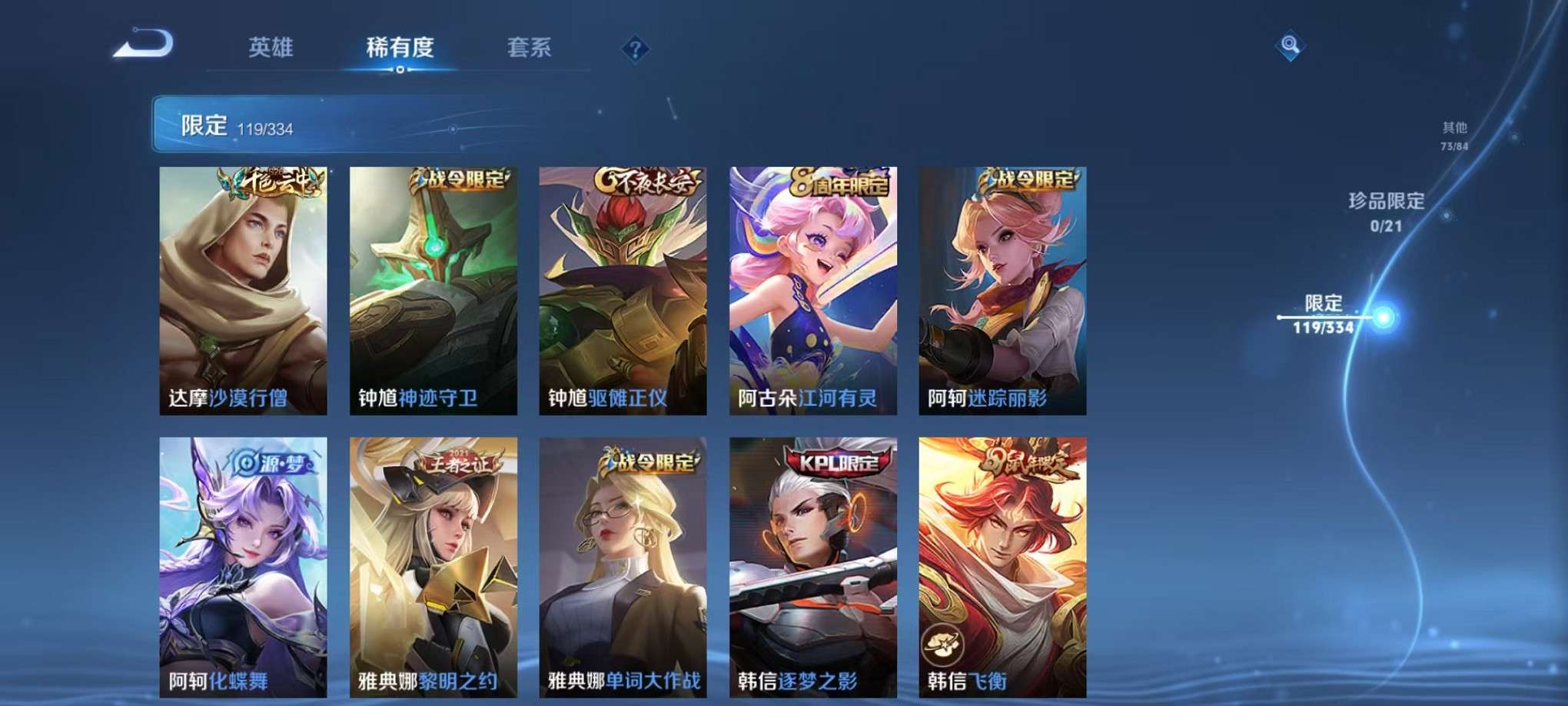Select the 稀有度 tab

click(x=400, y=48)
